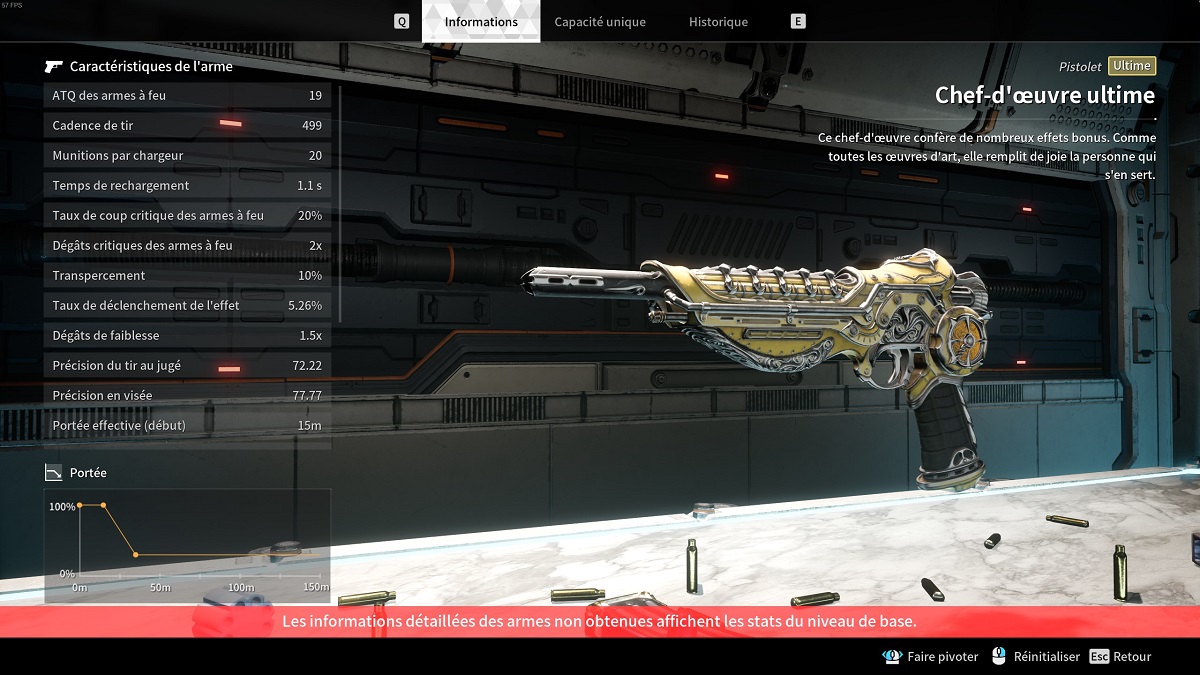Choose the Temps de rechargement stat row
1200x675 pixels.
188,185
